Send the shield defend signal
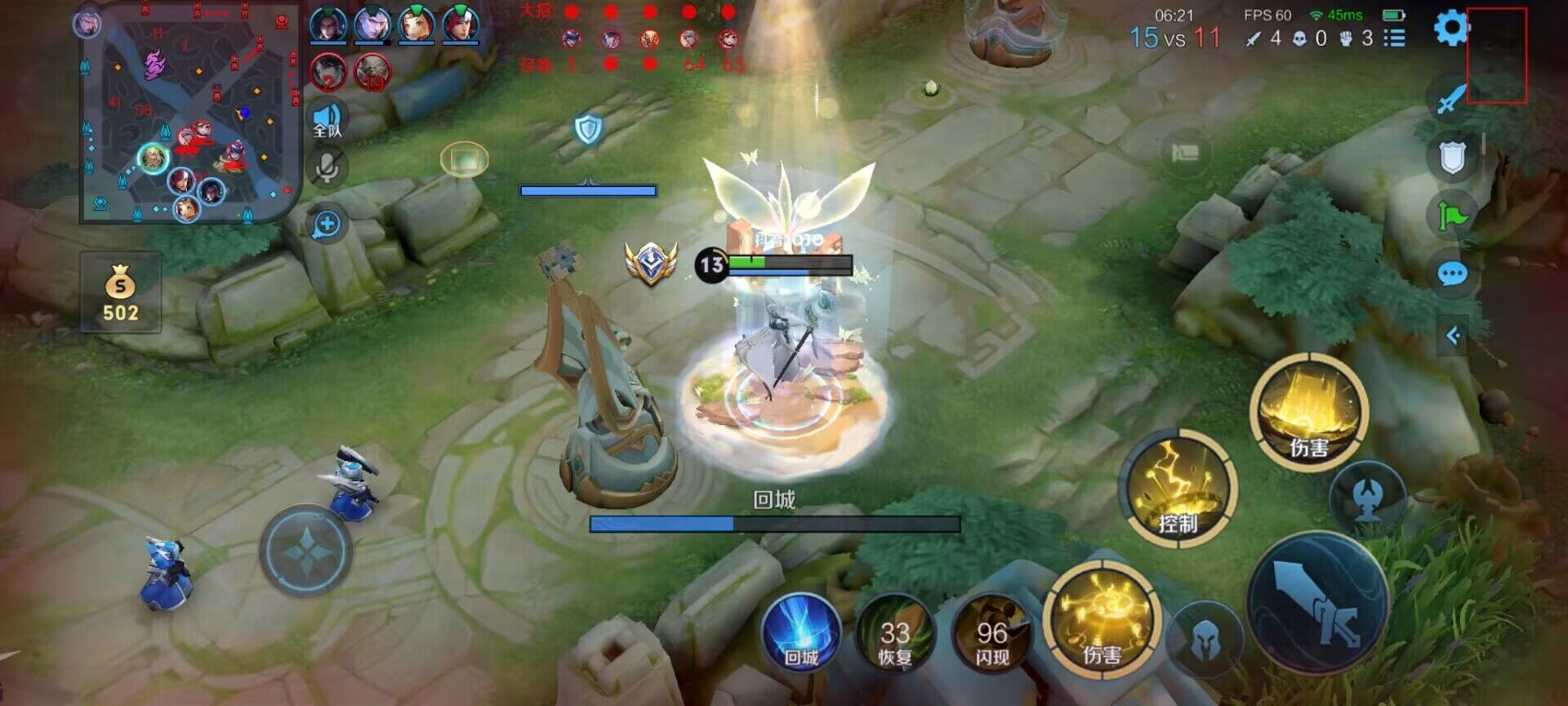This screenshot has width=1568, height=706. [1452, 158]
